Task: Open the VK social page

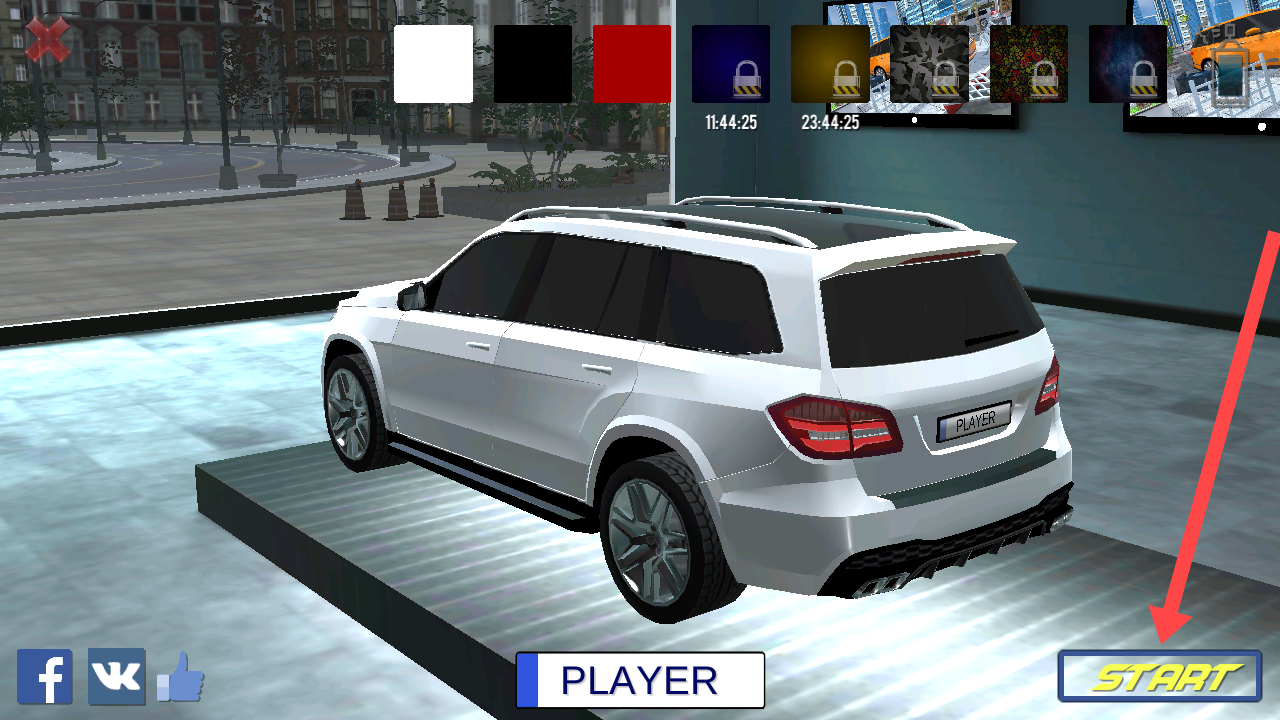Action: coord(116,677)
